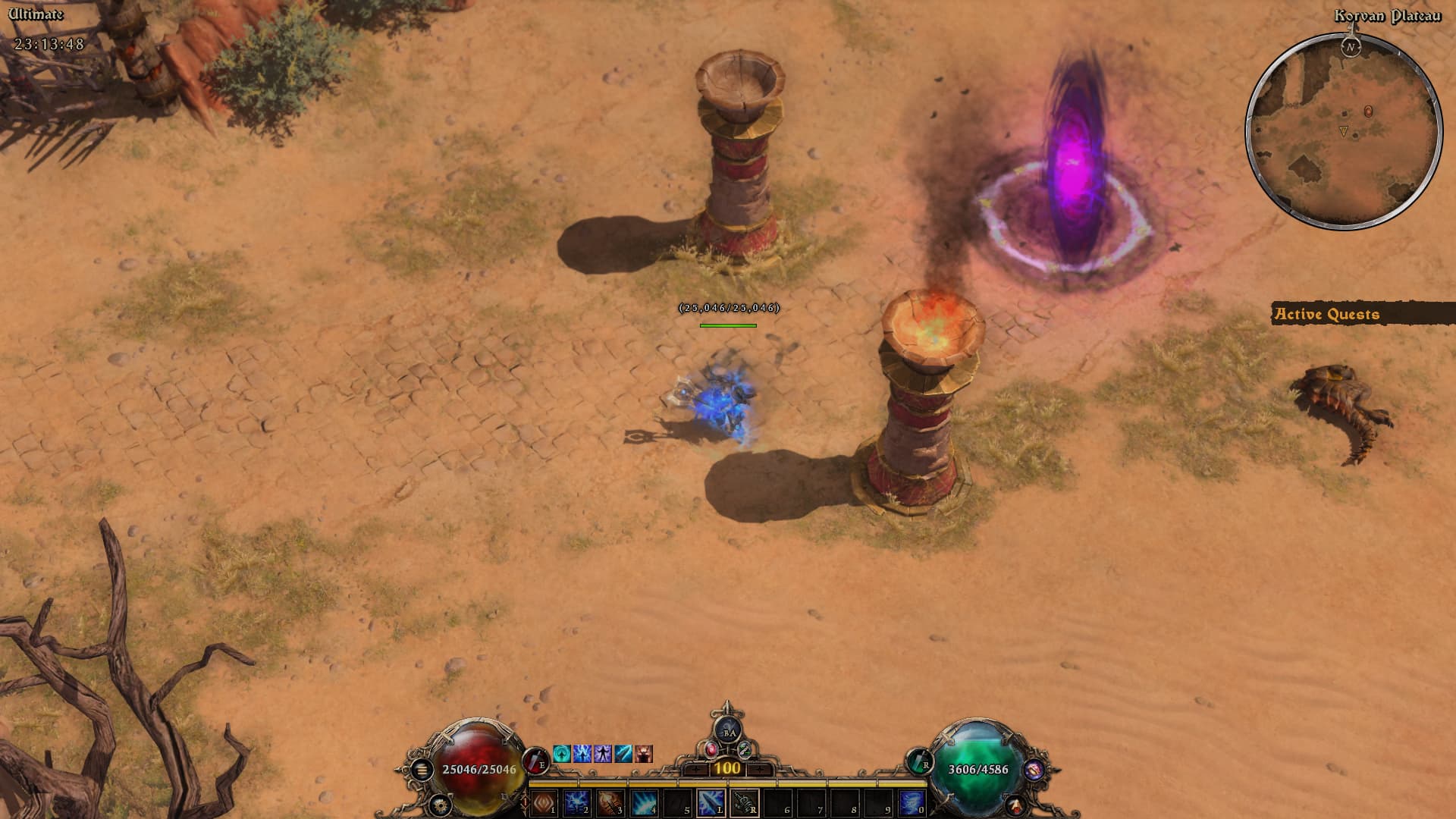This screenshot has height=819, width=1456.
Task: Trigger the fiery skill in slot 3
Action: pyautogui.click(x=610, y=802)
